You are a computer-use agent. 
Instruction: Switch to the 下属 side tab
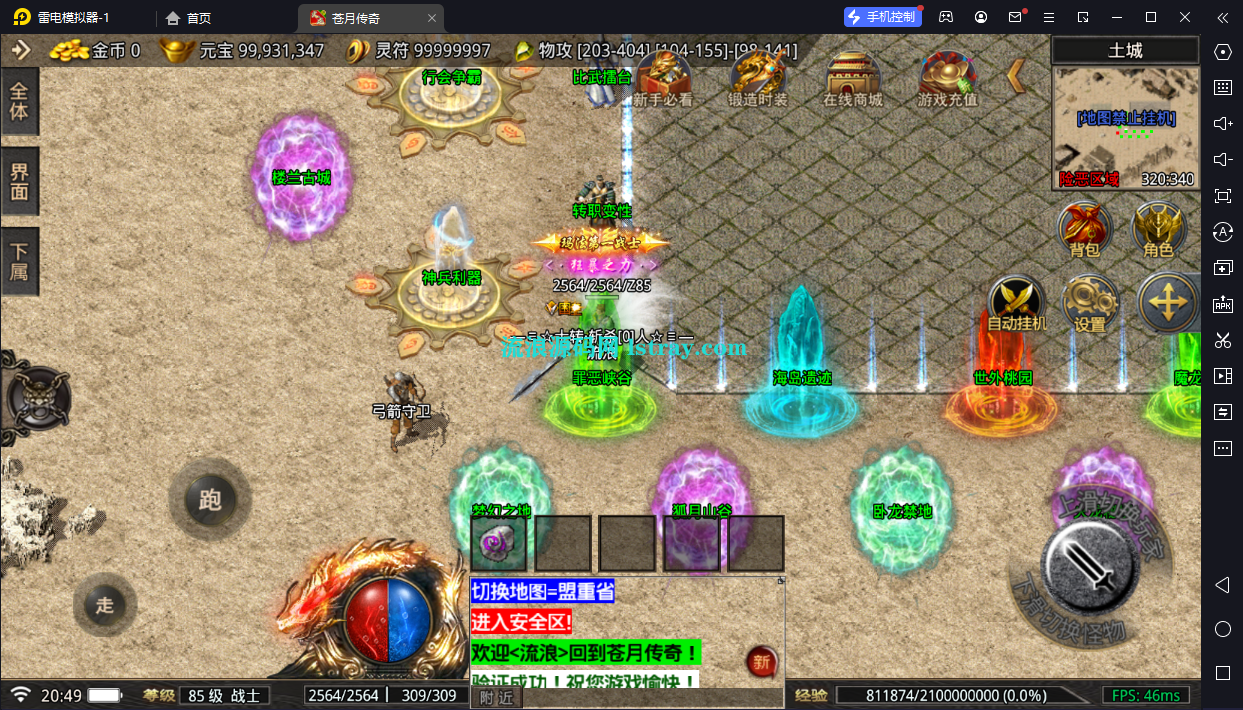tap(19, 260)
